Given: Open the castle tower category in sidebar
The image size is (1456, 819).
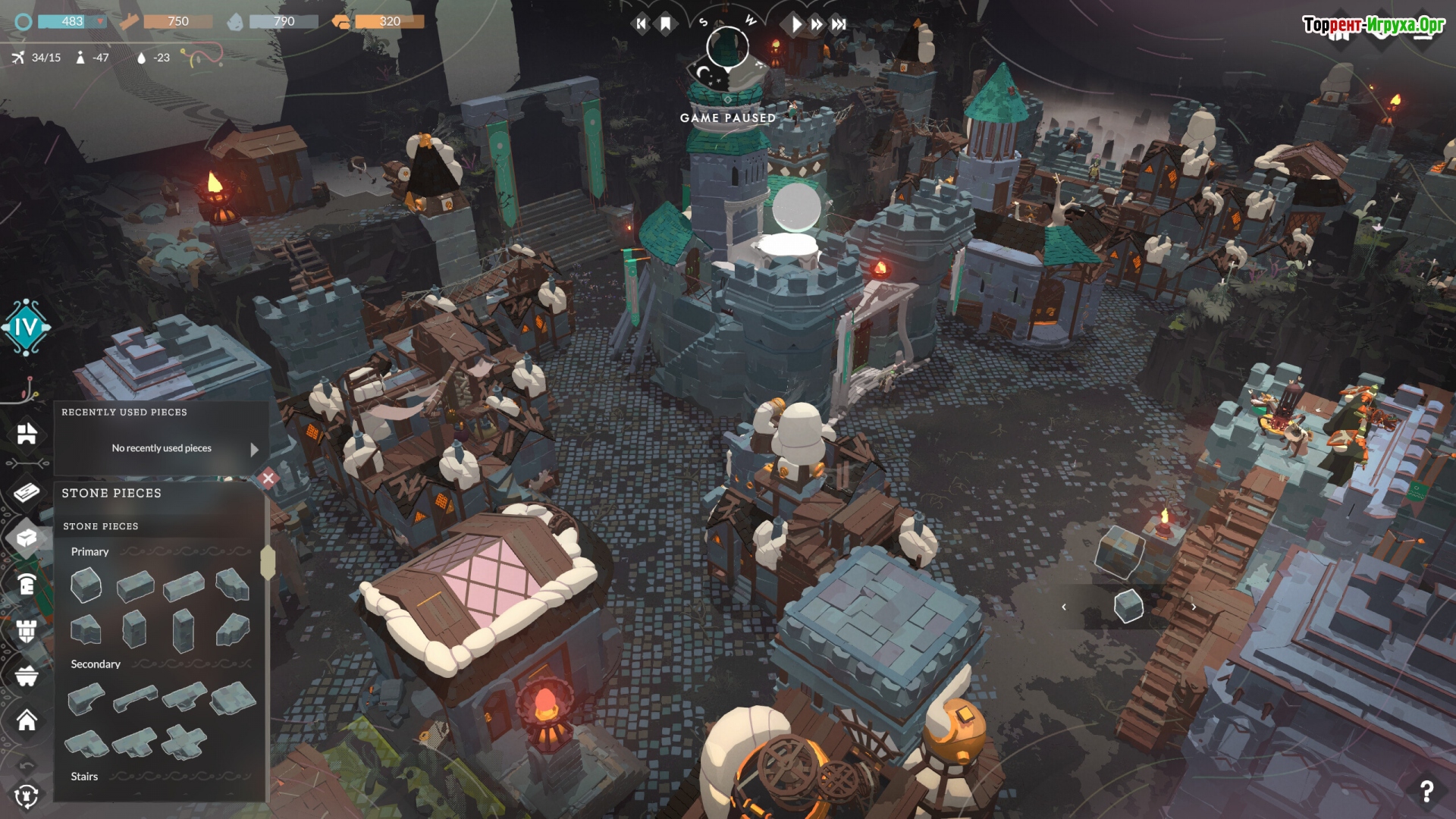Looking at the screenshot, I should click(x=27, y=630).
